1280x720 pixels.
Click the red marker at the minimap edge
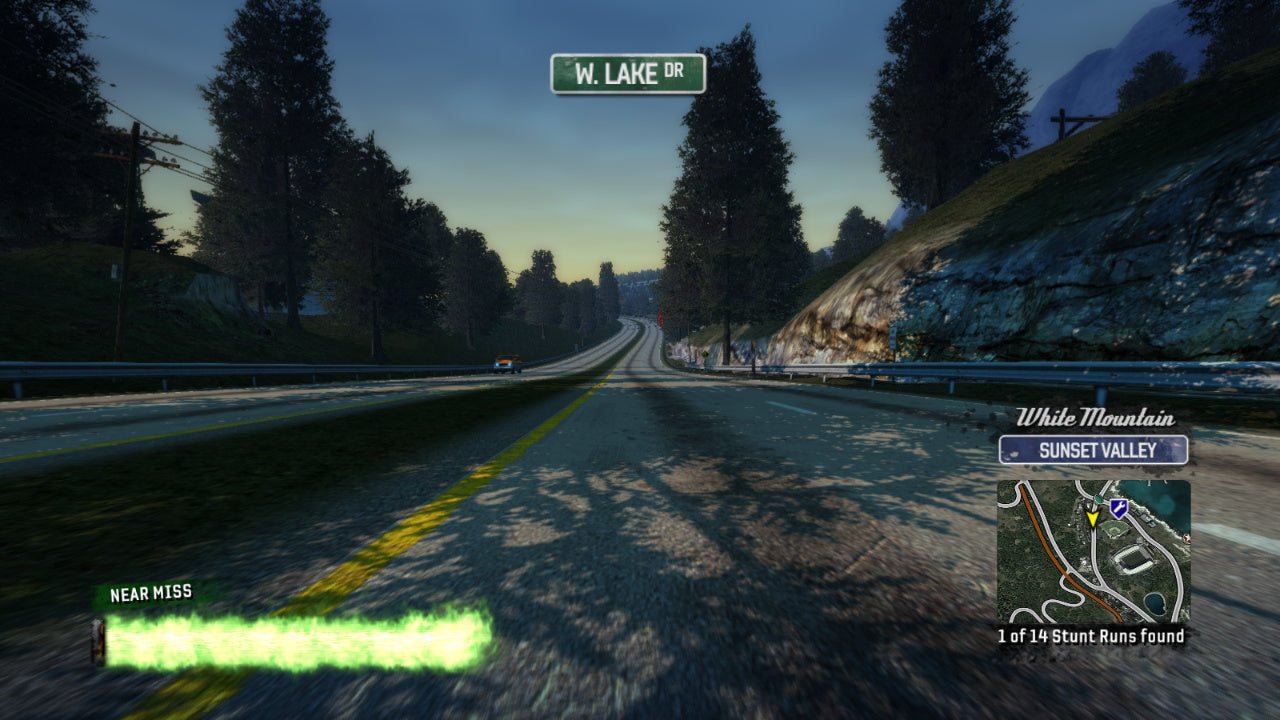coord(1186,537)
